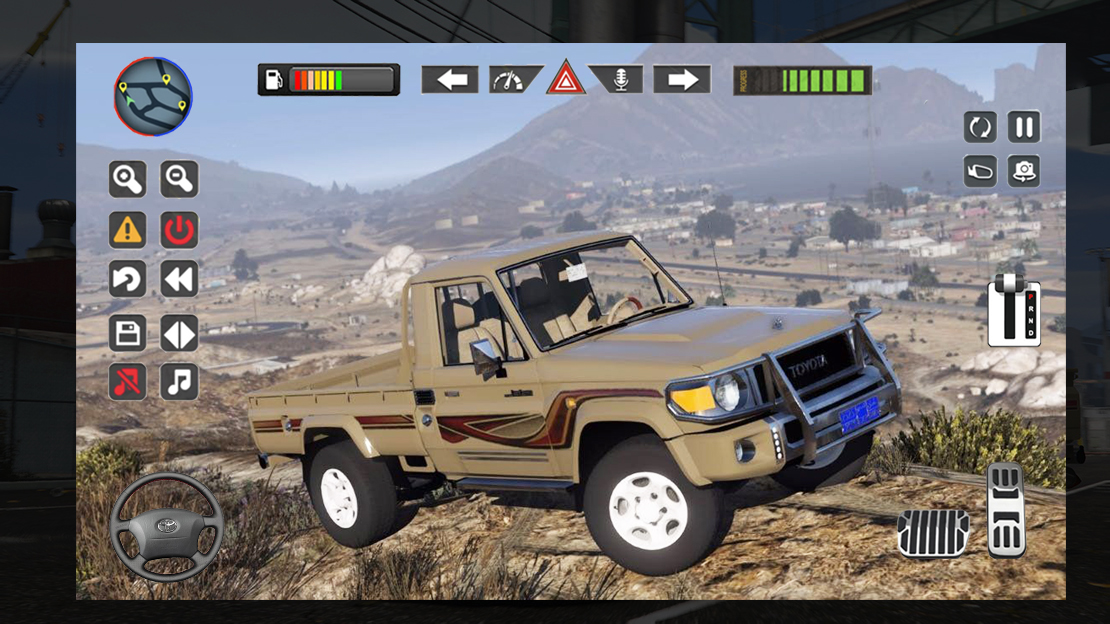Click the circular-arrows refresh button
Viewport: 1110px width, 624px height.
click(x=980, y=127)
